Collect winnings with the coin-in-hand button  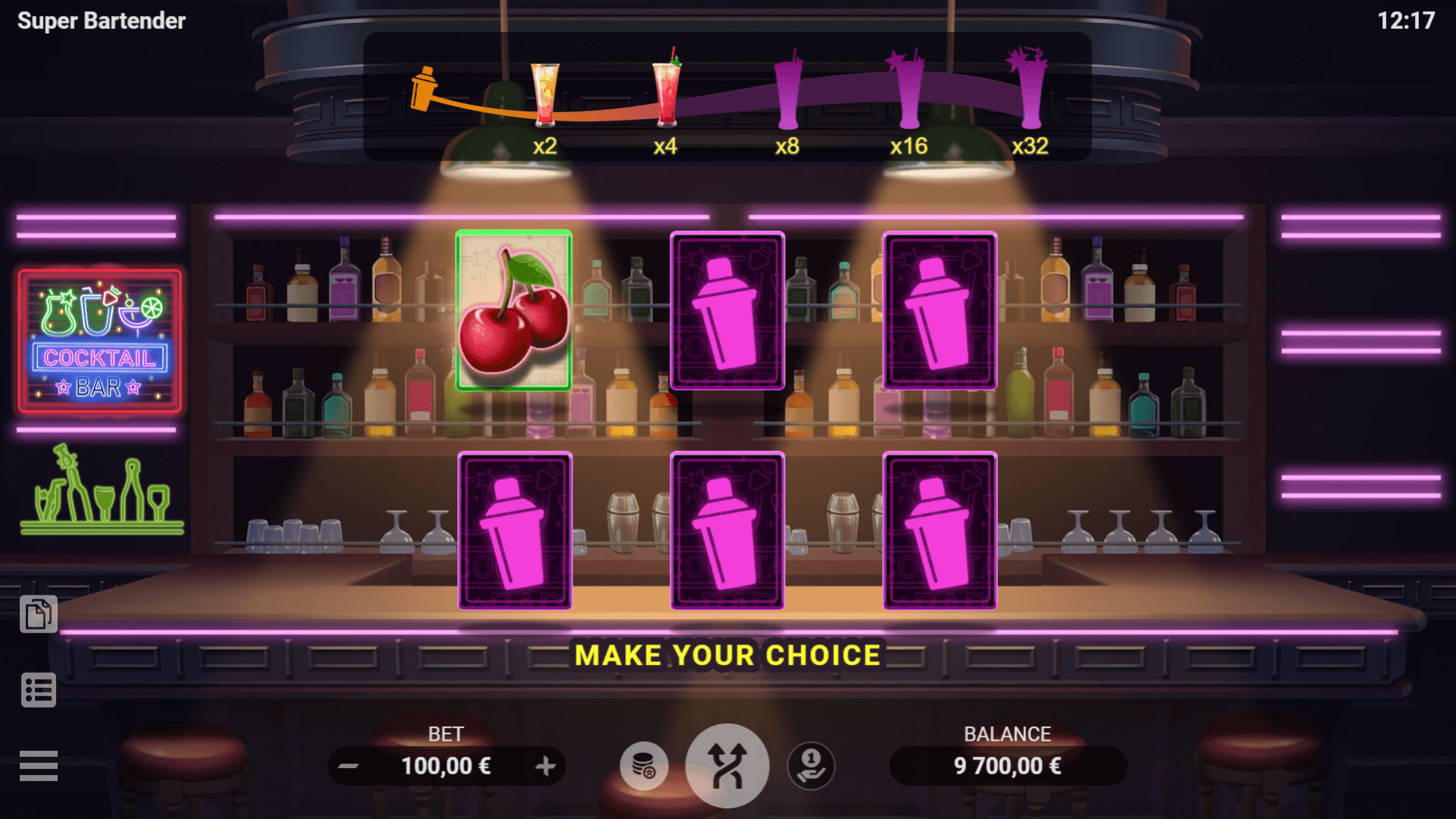tap(811, 766)
